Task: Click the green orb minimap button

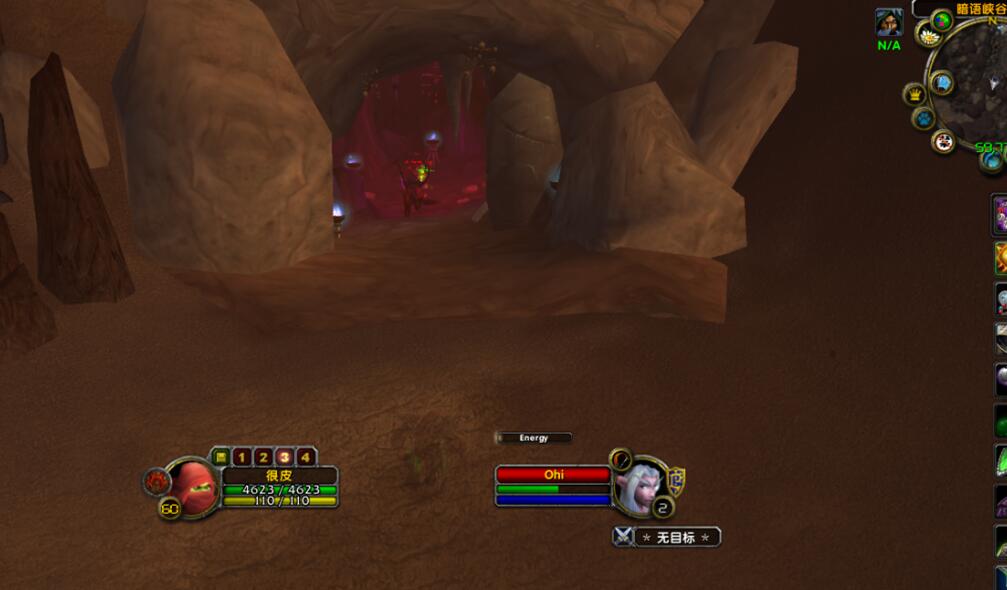Action: pos(942,19)
